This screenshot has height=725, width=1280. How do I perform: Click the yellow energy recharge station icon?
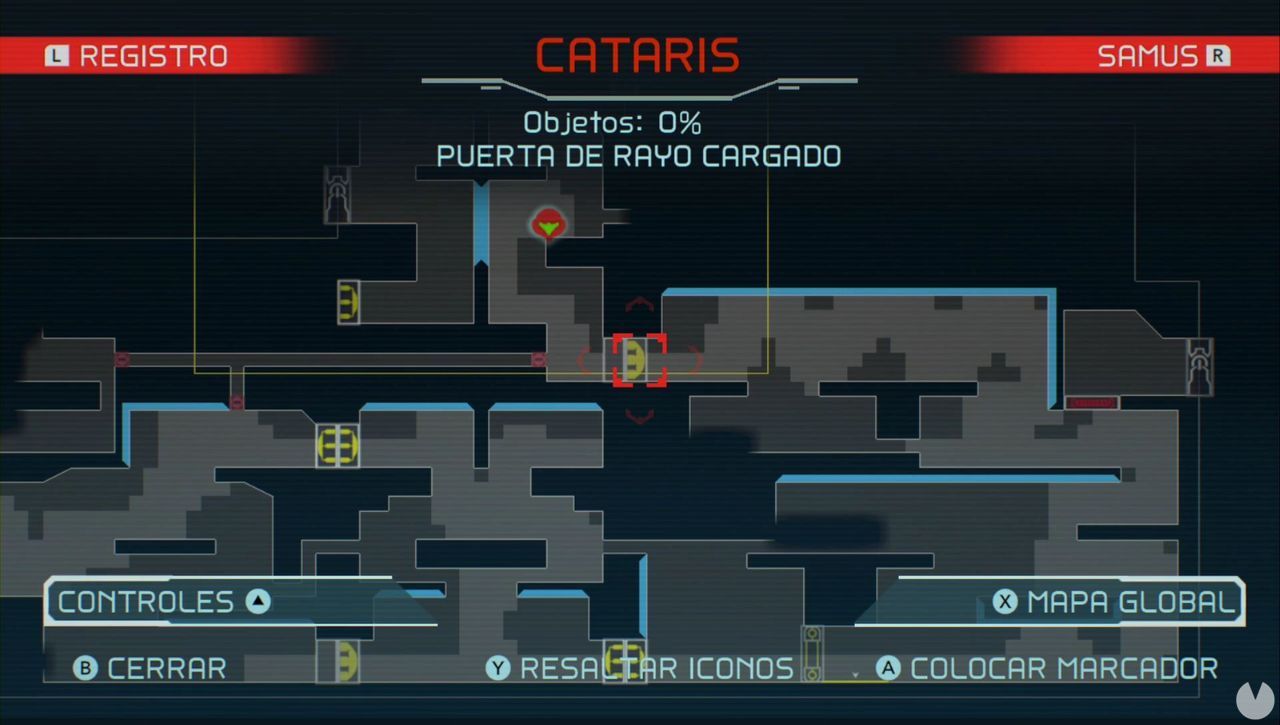[339, 445]
